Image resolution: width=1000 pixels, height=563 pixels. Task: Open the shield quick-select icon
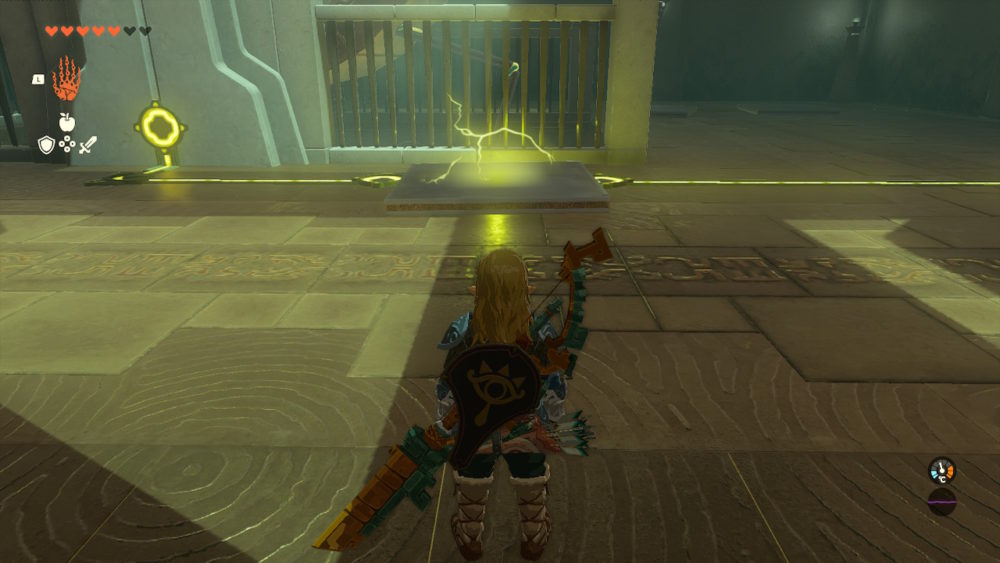(46, 146)
